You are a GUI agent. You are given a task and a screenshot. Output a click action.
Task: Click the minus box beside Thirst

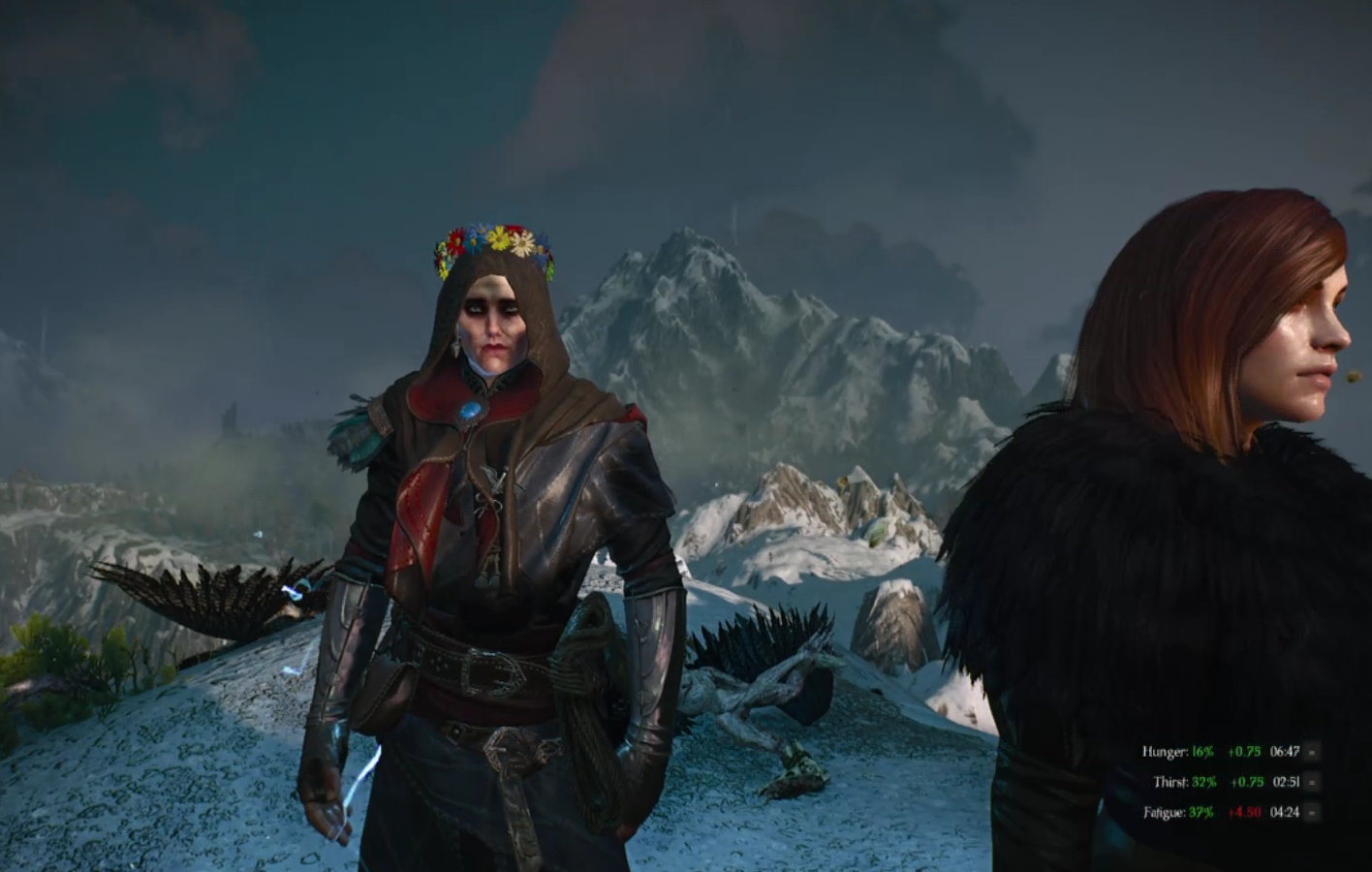1312,782
